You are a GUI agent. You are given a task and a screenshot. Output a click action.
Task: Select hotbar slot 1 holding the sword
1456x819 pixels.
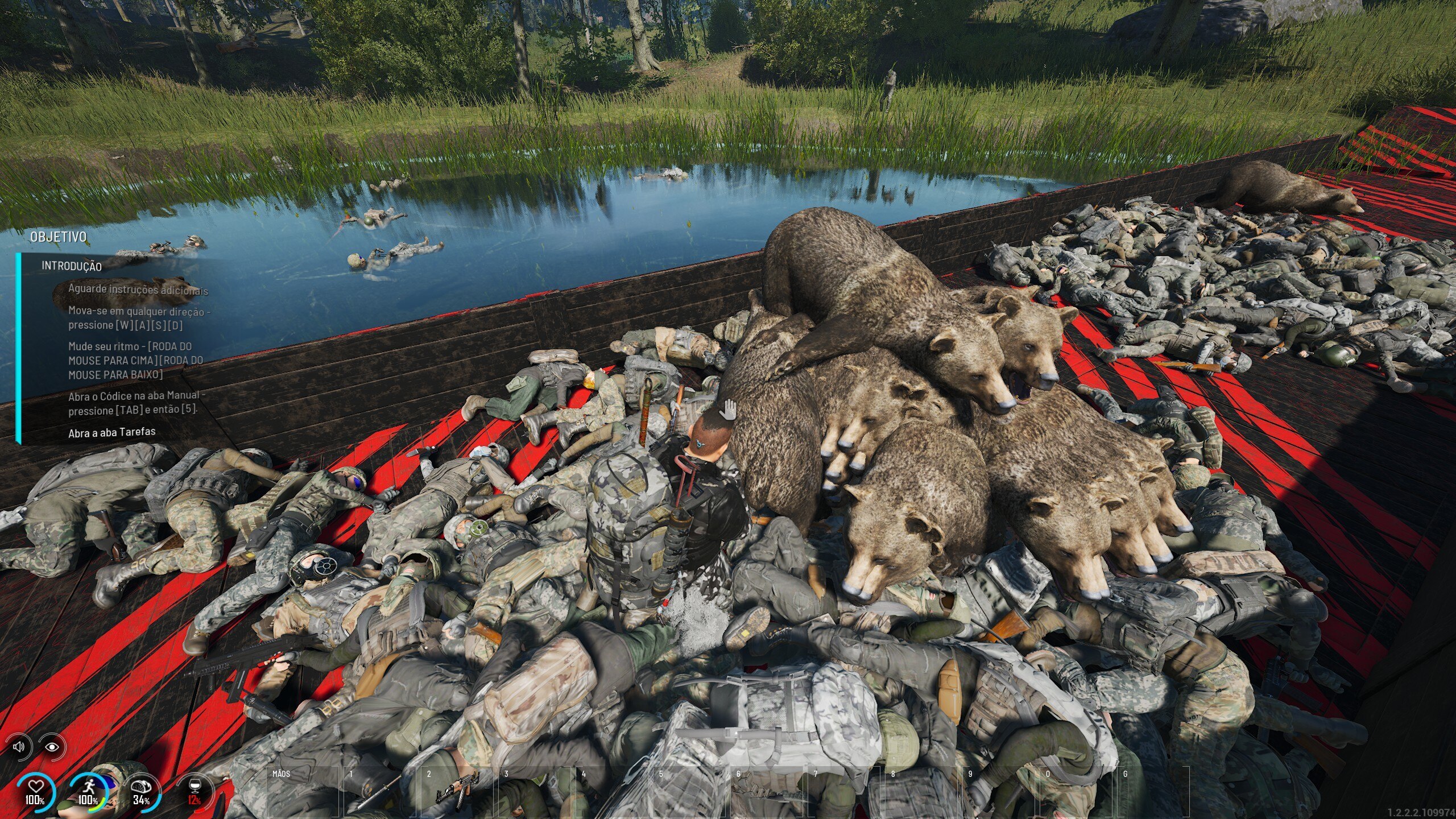(378, 791)
